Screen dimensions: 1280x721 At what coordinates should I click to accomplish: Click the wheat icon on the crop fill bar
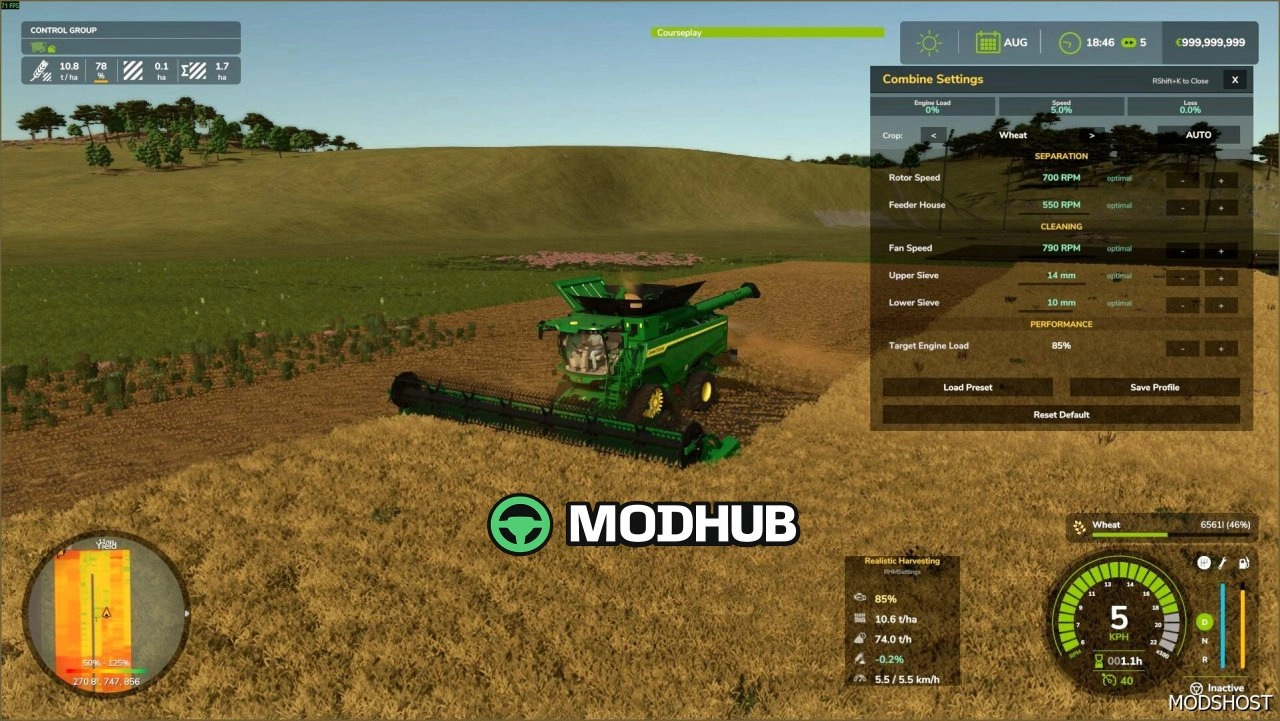coord(1078,525)
